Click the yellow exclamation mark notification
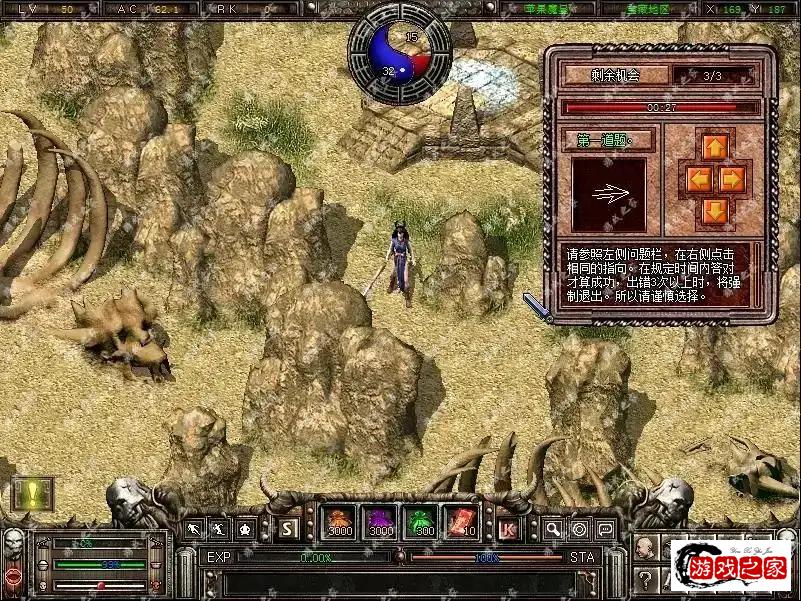This screenshot has height=601, width=801. pos(31,494)
